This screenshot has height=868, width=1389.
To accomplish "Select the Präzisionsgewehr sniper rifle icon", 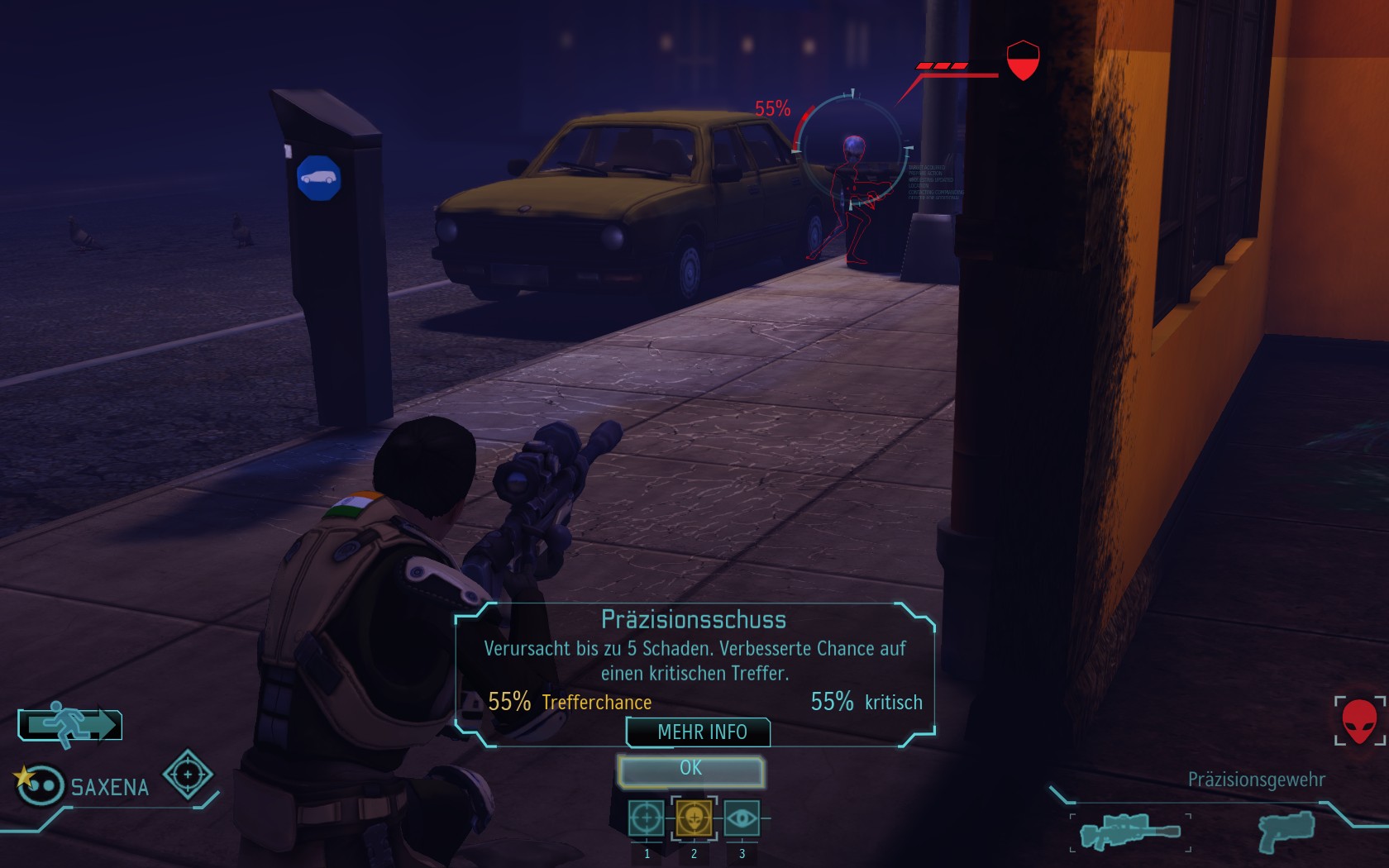I will [1130, 831].
